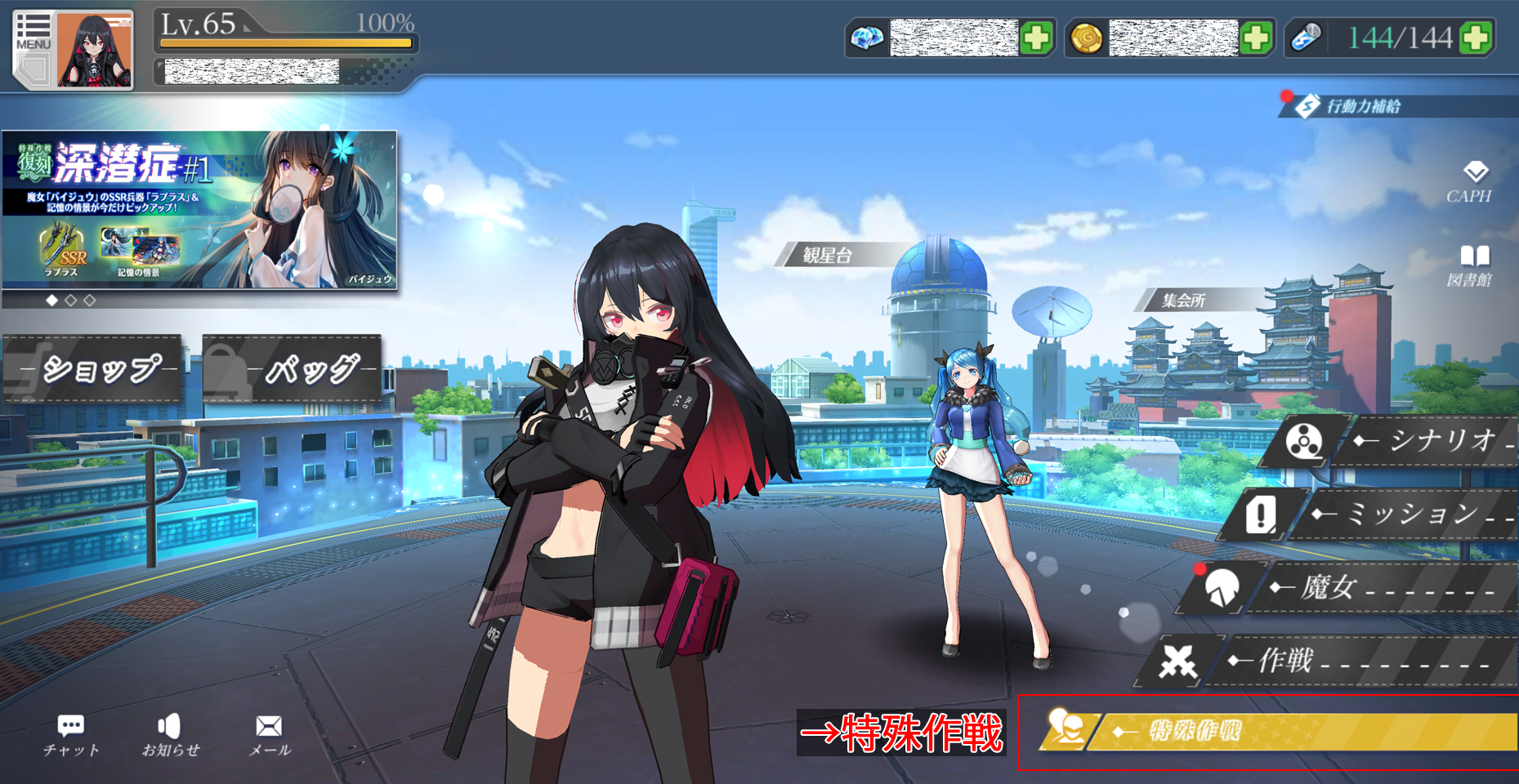Screen dimensions: 1519x784
Task: Visit the 図書館 library
Action: [1471, 266]
